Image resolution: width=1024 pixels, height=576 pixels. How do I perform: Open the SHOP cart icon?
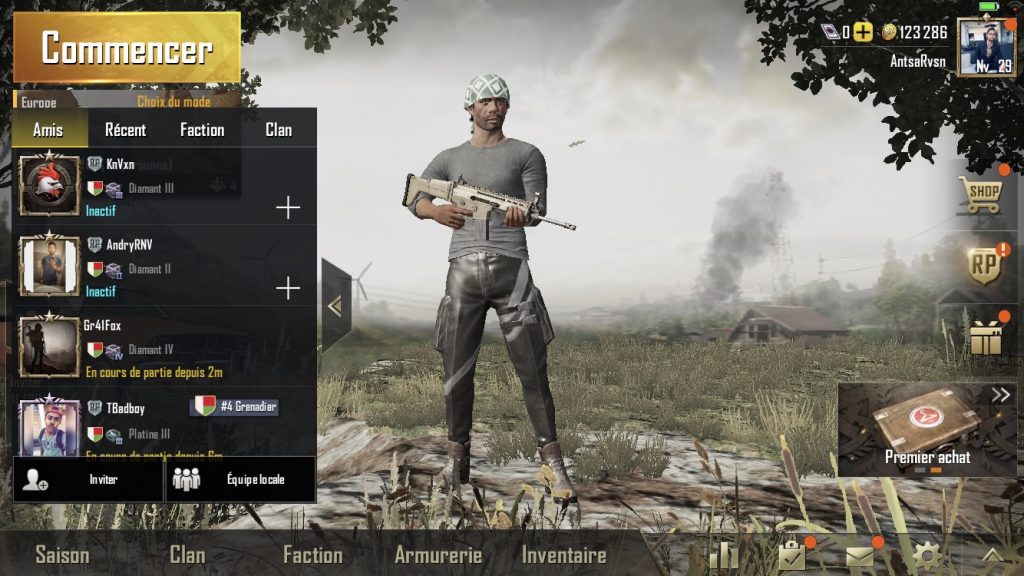[x=982, y=194]
